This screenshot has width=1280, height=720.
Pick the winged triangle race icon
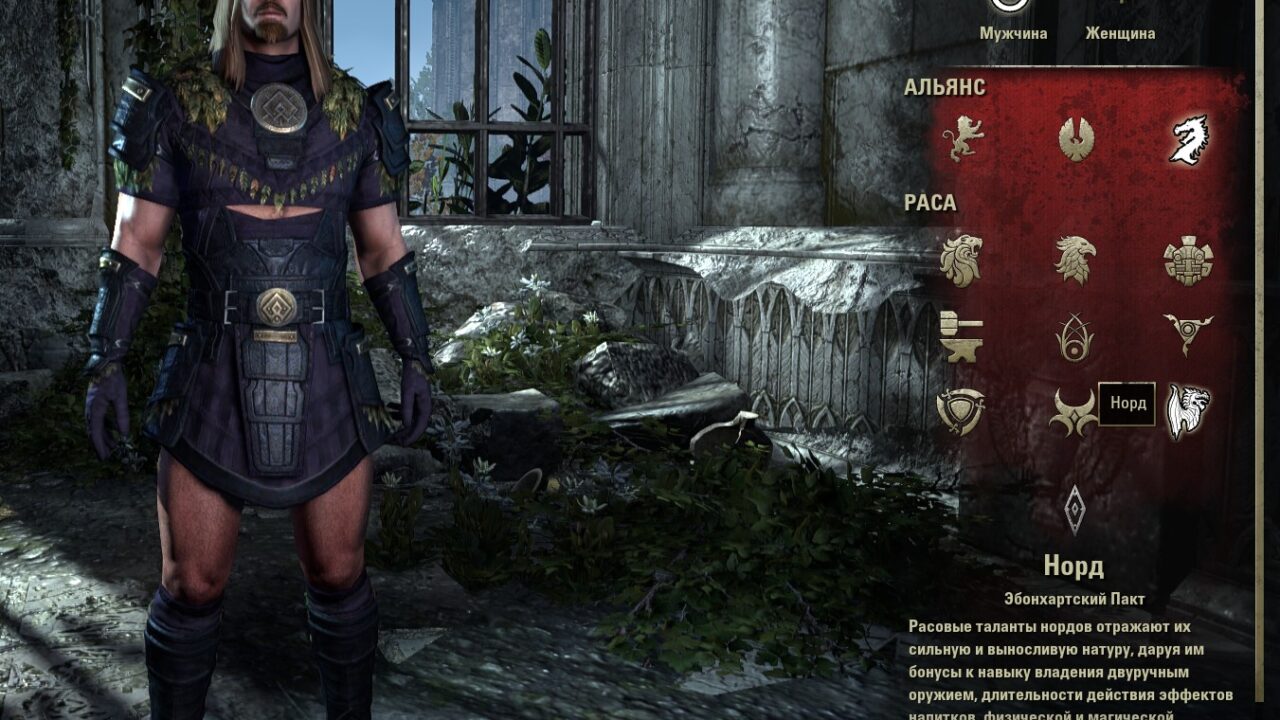(1188, 334)
